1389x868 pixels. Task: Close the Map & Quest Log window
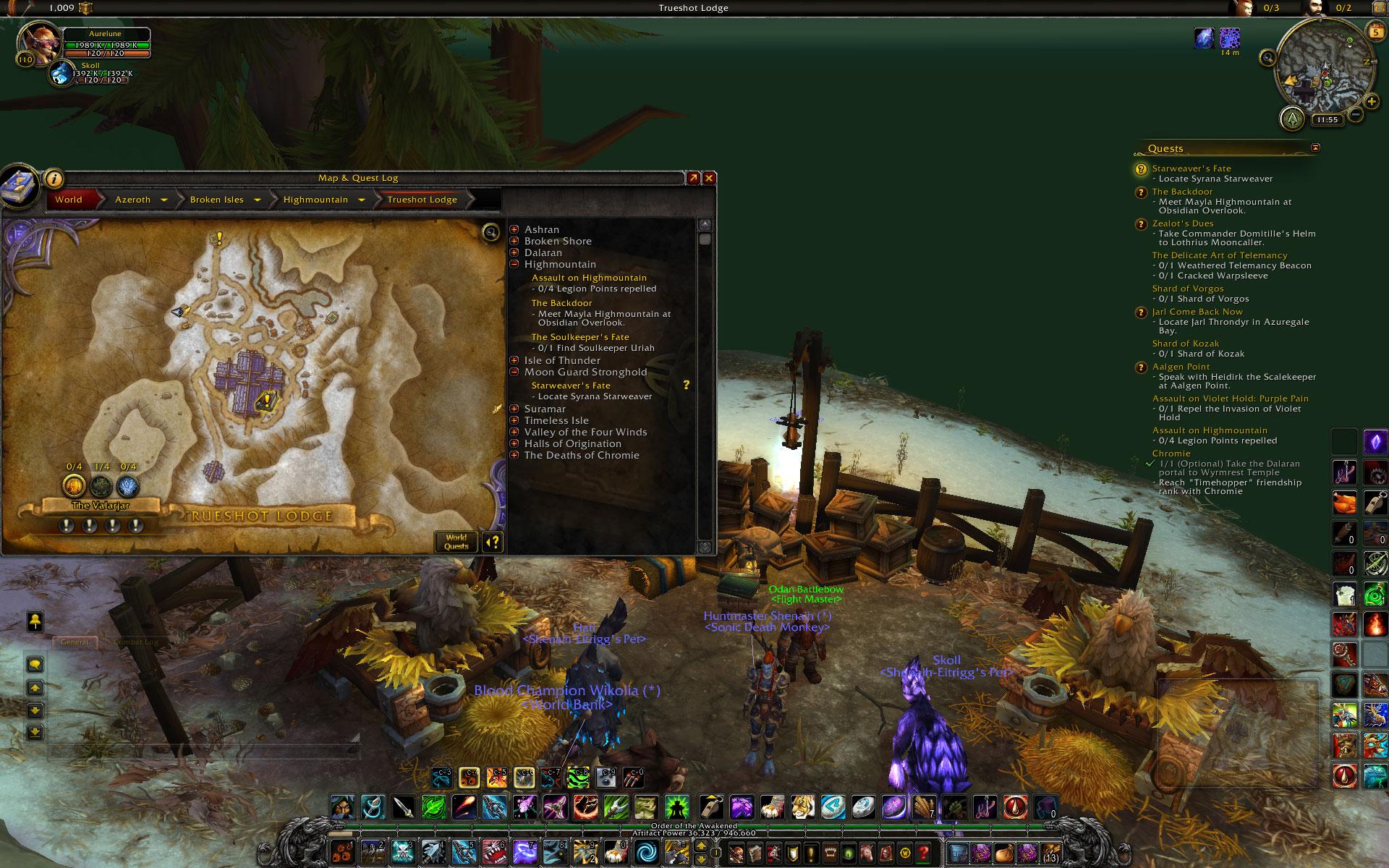coord(710,178)
